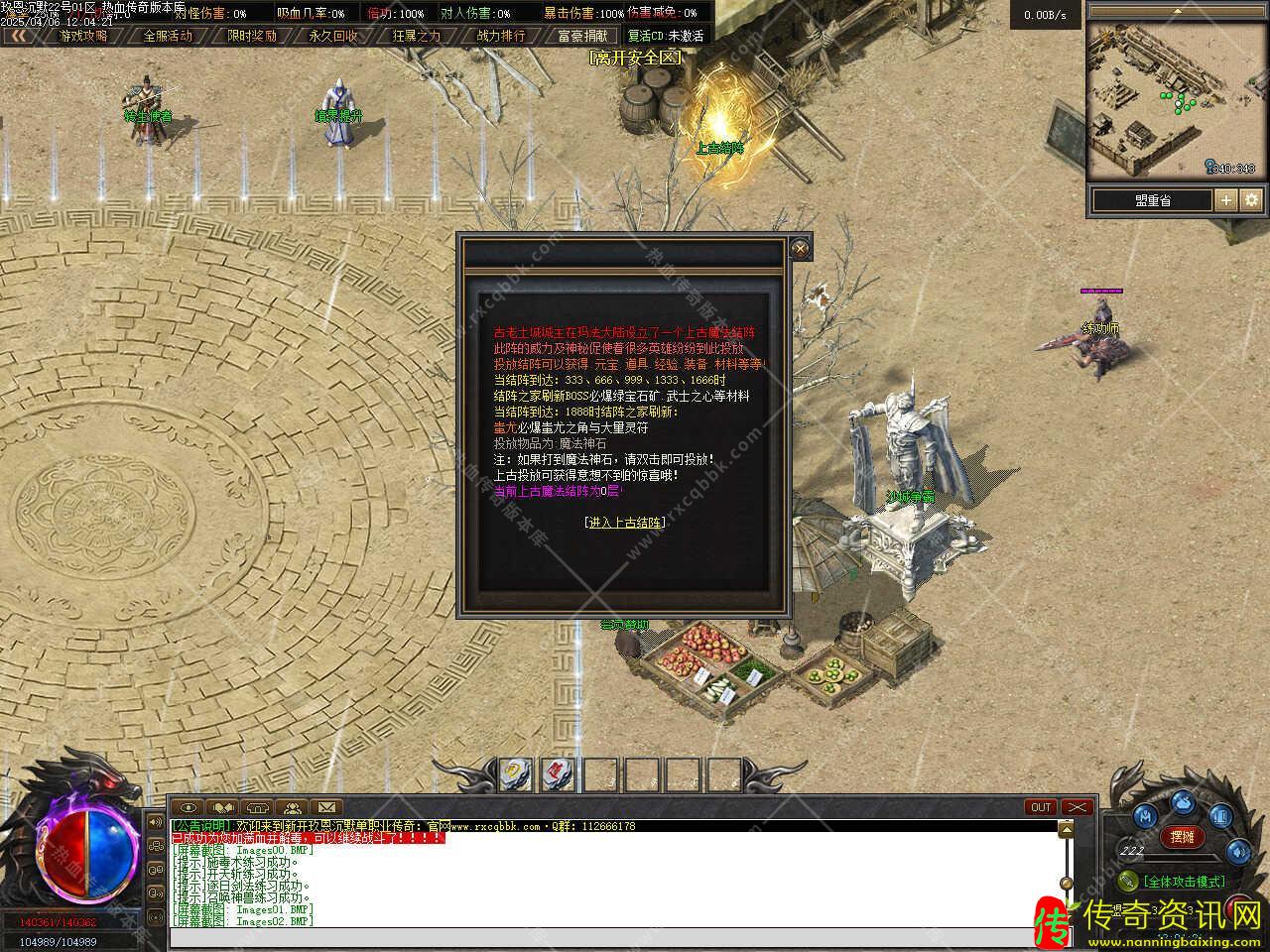Open the minimap gear settings button
Screen dimensions: 1270x952
tap(1252, 200)
